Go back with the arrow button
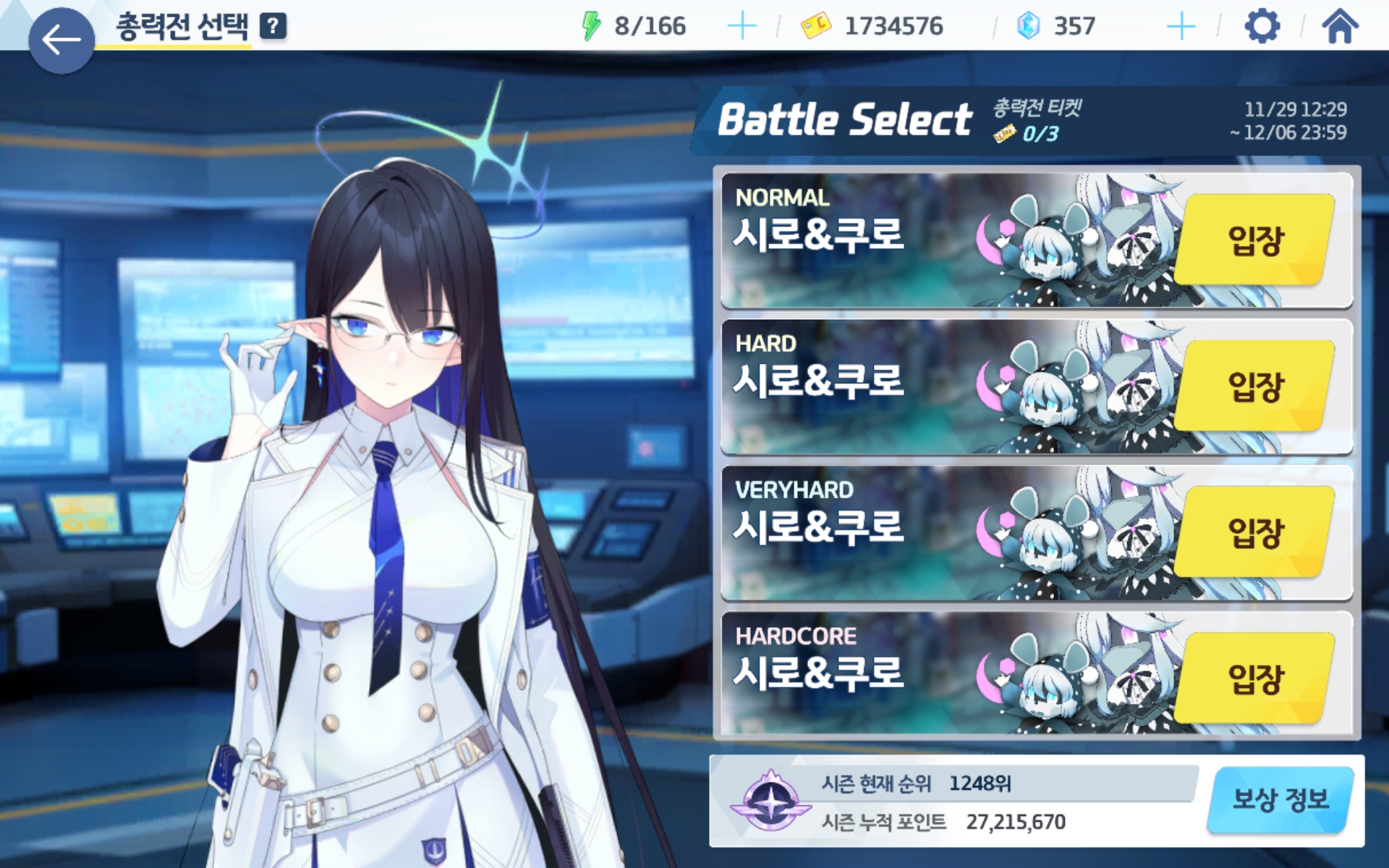 [x=61, y=40]
